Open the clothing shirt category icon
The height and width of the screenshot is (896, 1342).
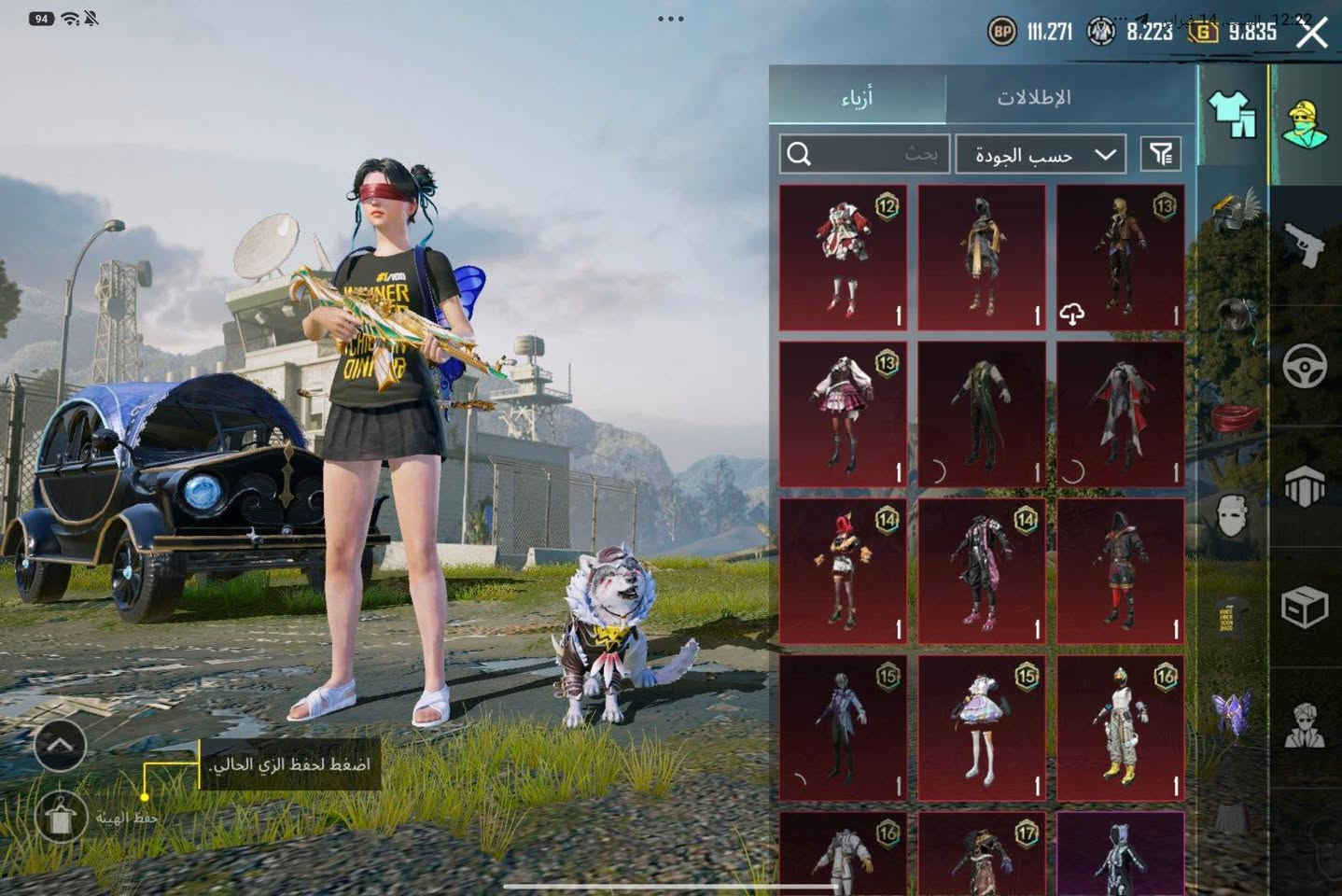click(x=1232, y=116)
